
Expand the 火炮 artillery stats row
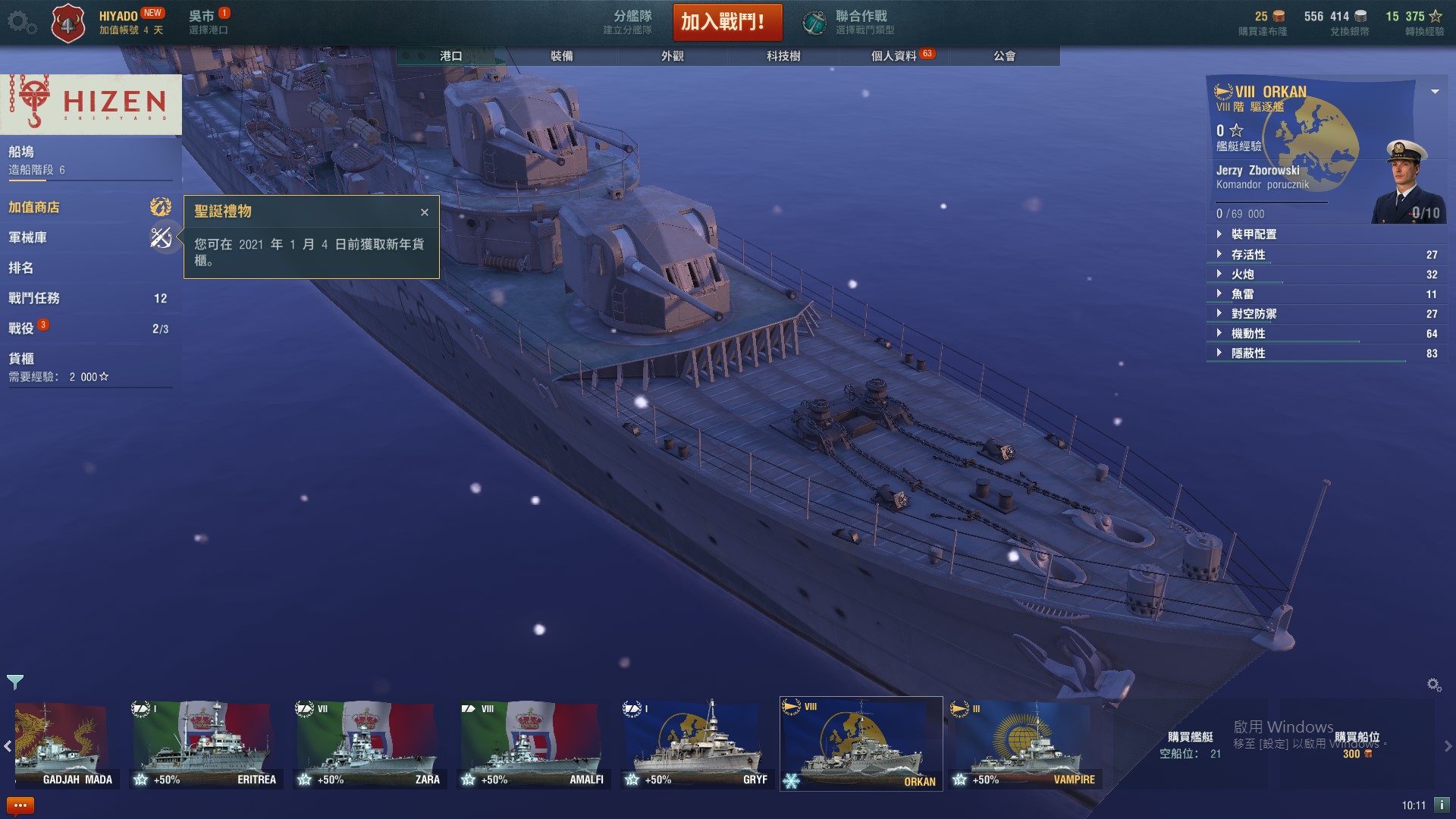click(1243, 275)
